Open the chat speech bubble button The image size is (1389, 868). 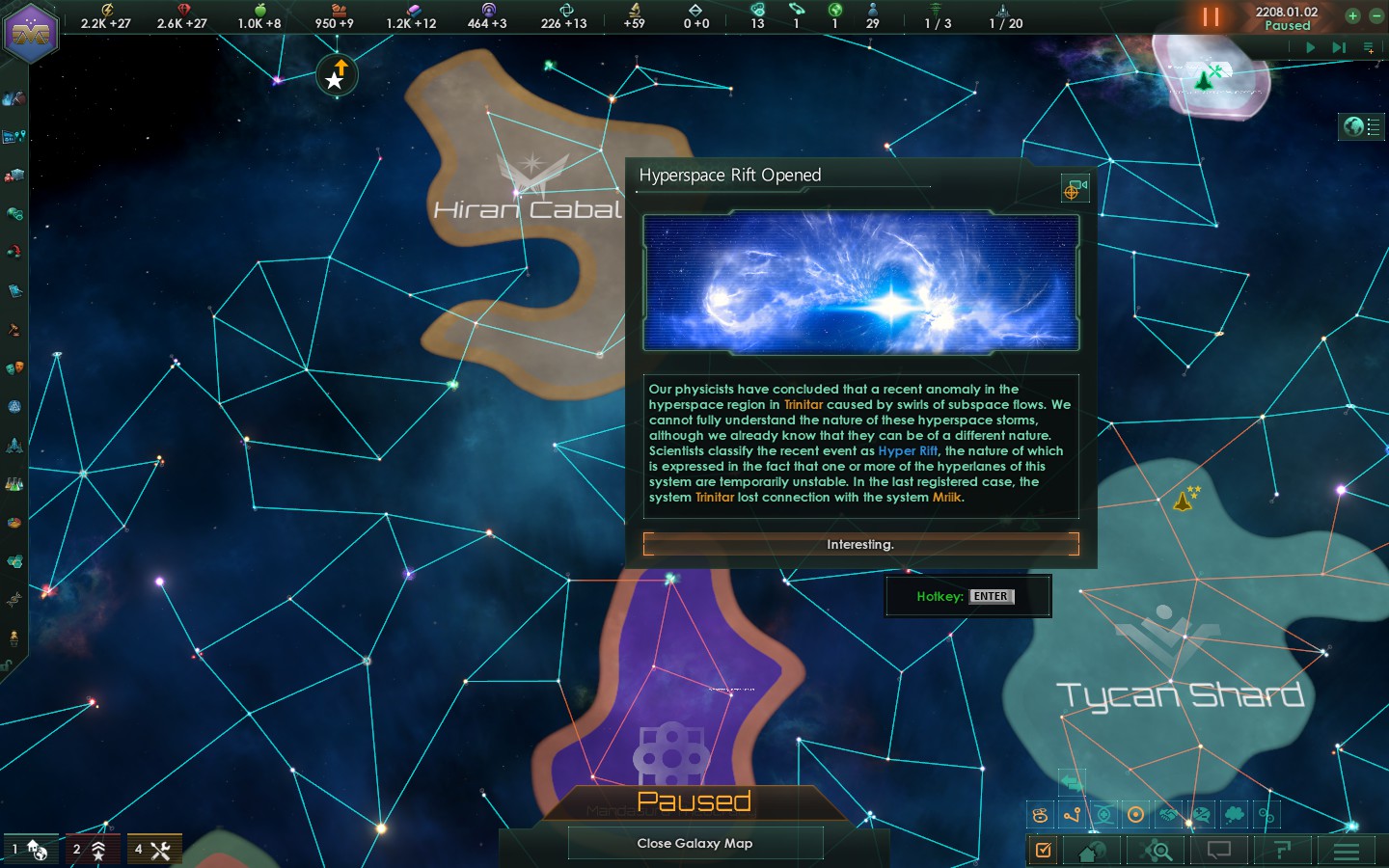pyautogui.click(x=1219, y=851)
